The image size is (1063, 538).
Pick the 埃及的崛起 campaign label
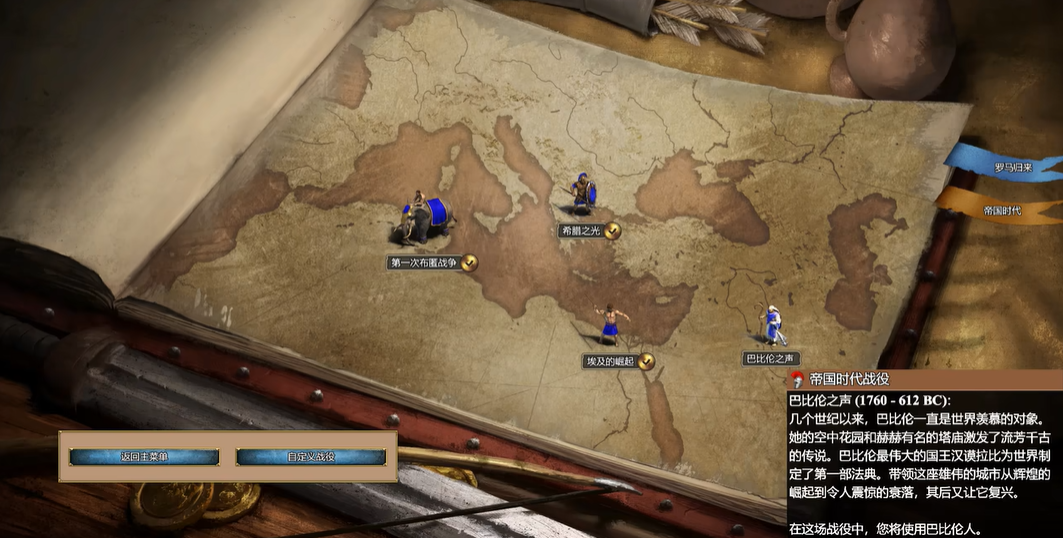coord(610,361)
